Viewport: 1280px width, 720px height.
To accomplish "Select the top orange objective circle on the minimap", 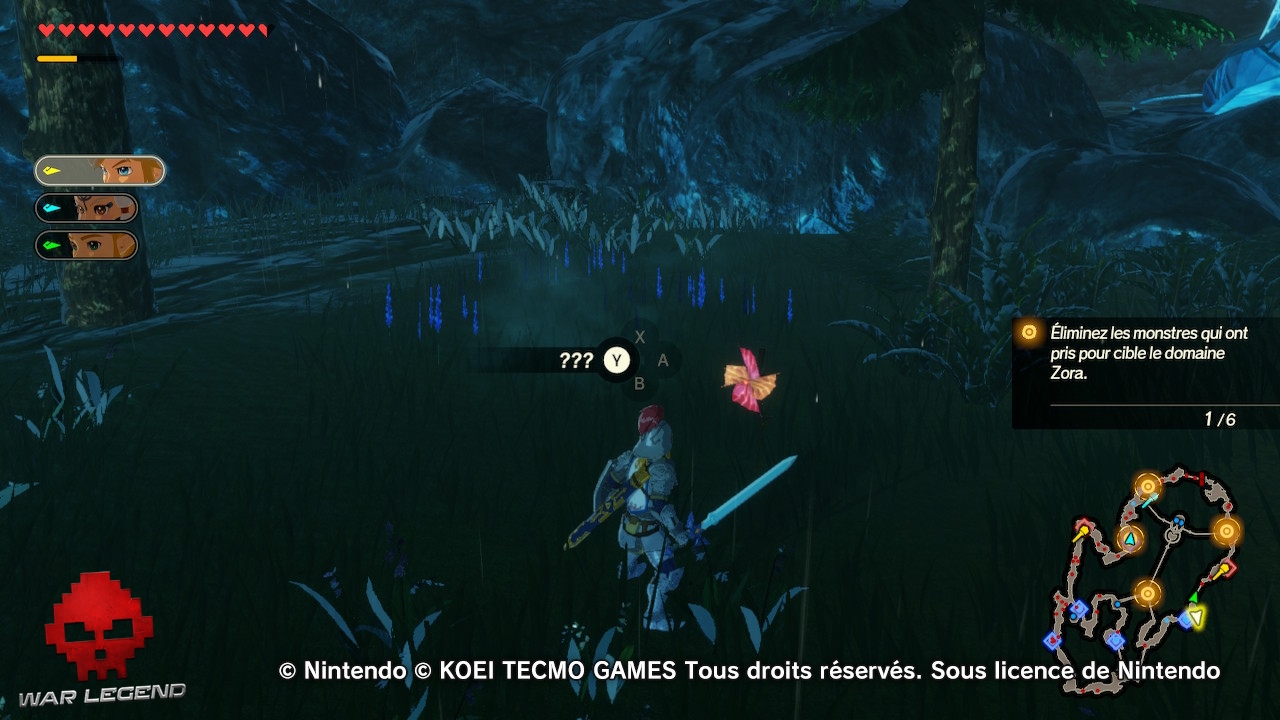I will [1147, 486].
